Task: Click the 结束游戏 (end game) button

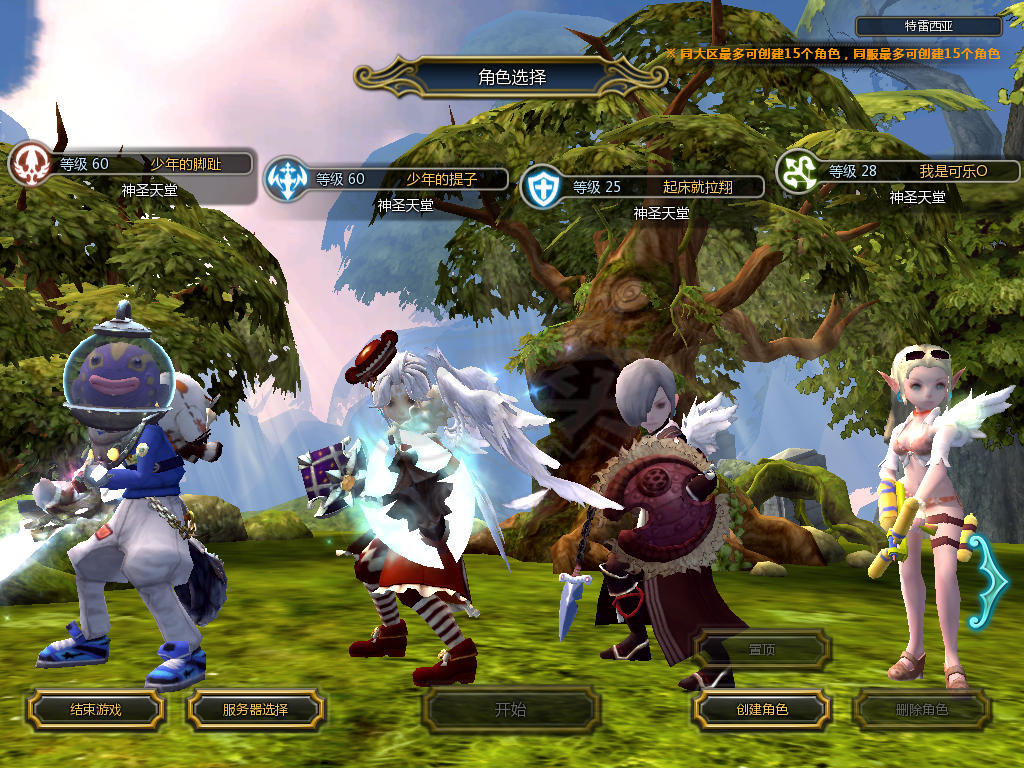Action: (x=95, y=709)
